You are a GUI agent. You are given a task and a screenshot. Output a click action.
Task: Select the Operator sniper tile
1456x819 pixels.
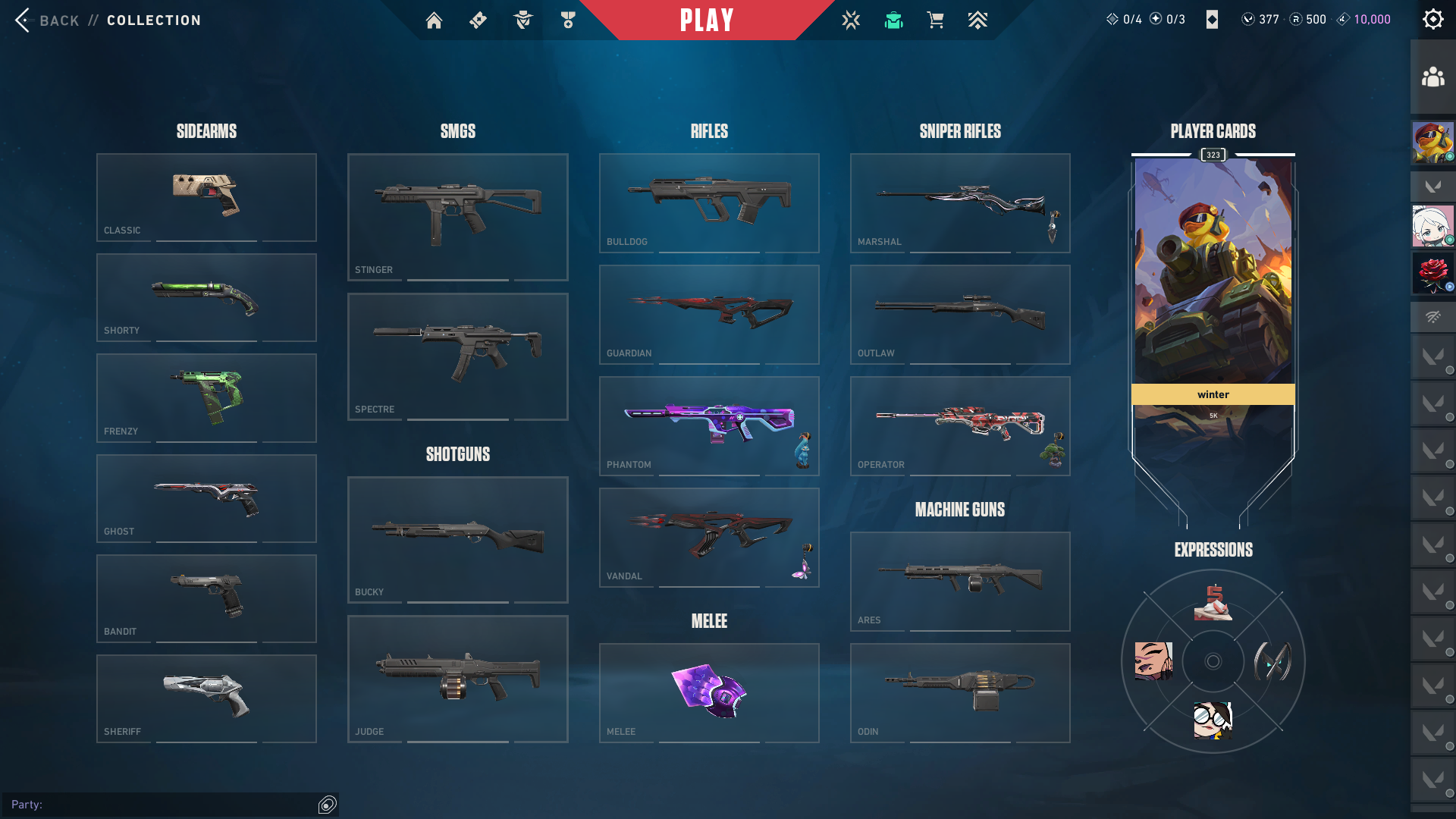(960, 425)
